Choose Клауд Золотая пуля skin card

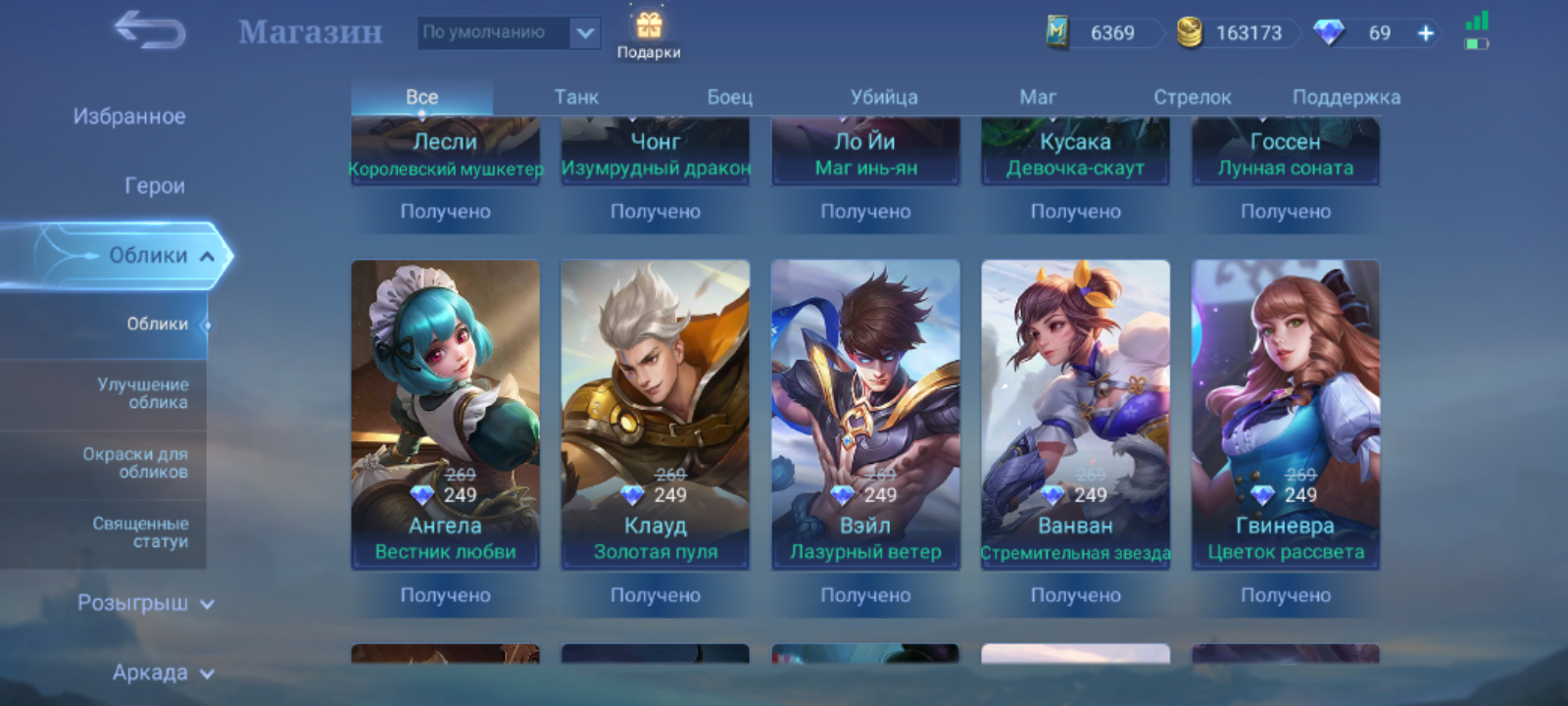click(655, 414)
